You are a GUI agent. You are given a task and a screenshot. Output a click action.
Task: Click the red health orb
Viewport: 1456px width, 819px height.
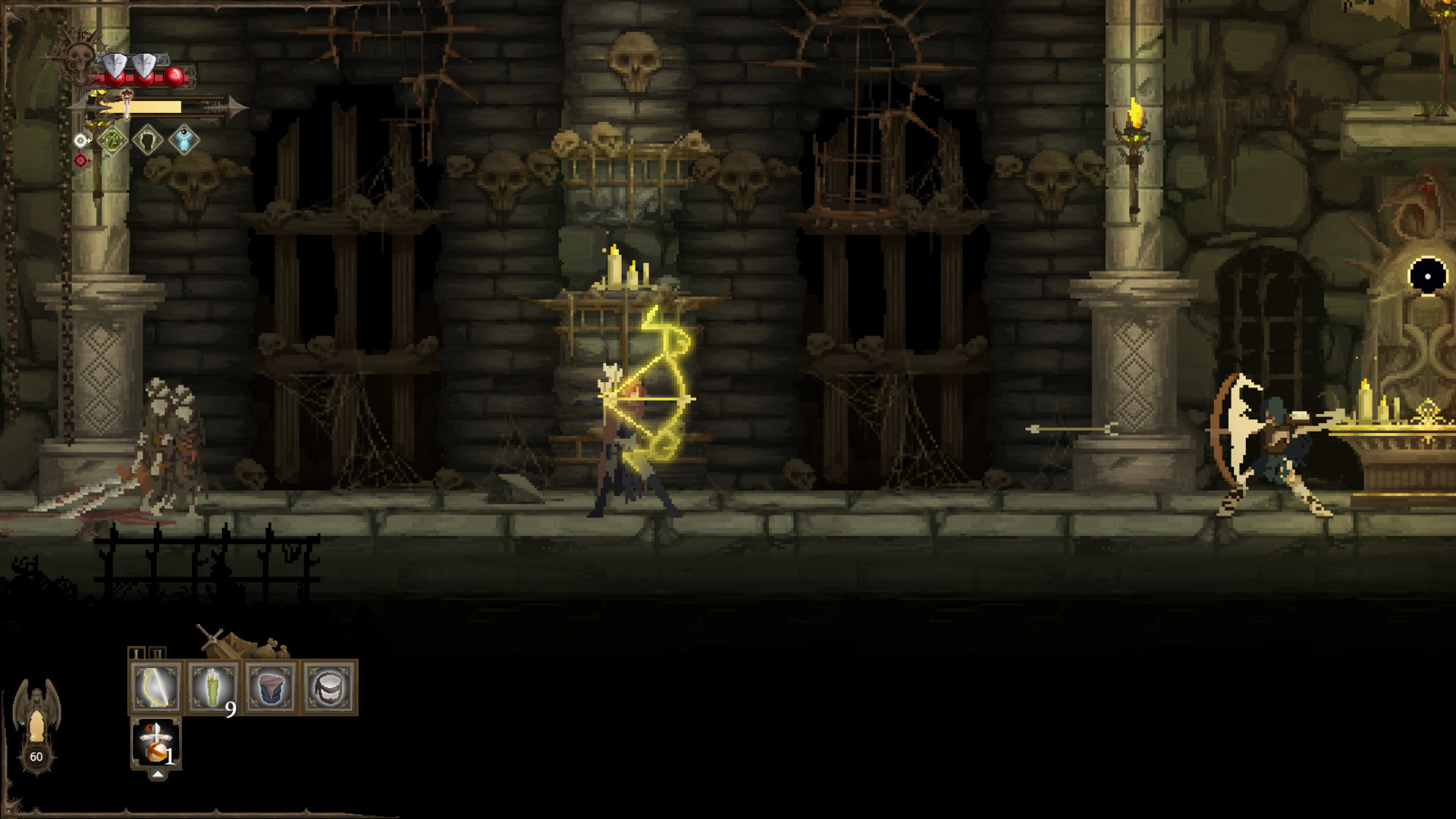tap(173, 77)
